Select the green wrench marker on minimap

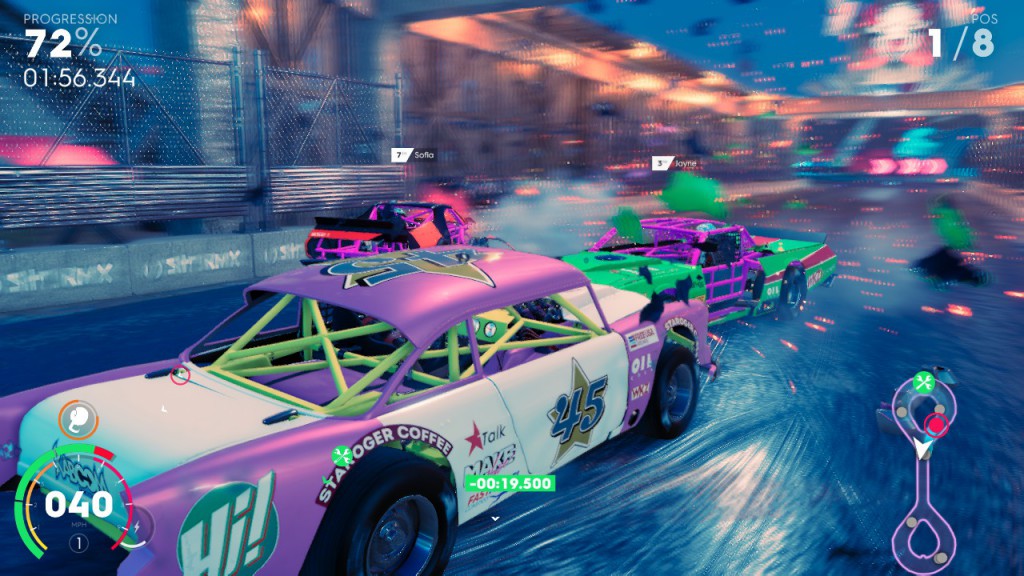[924, 381]
